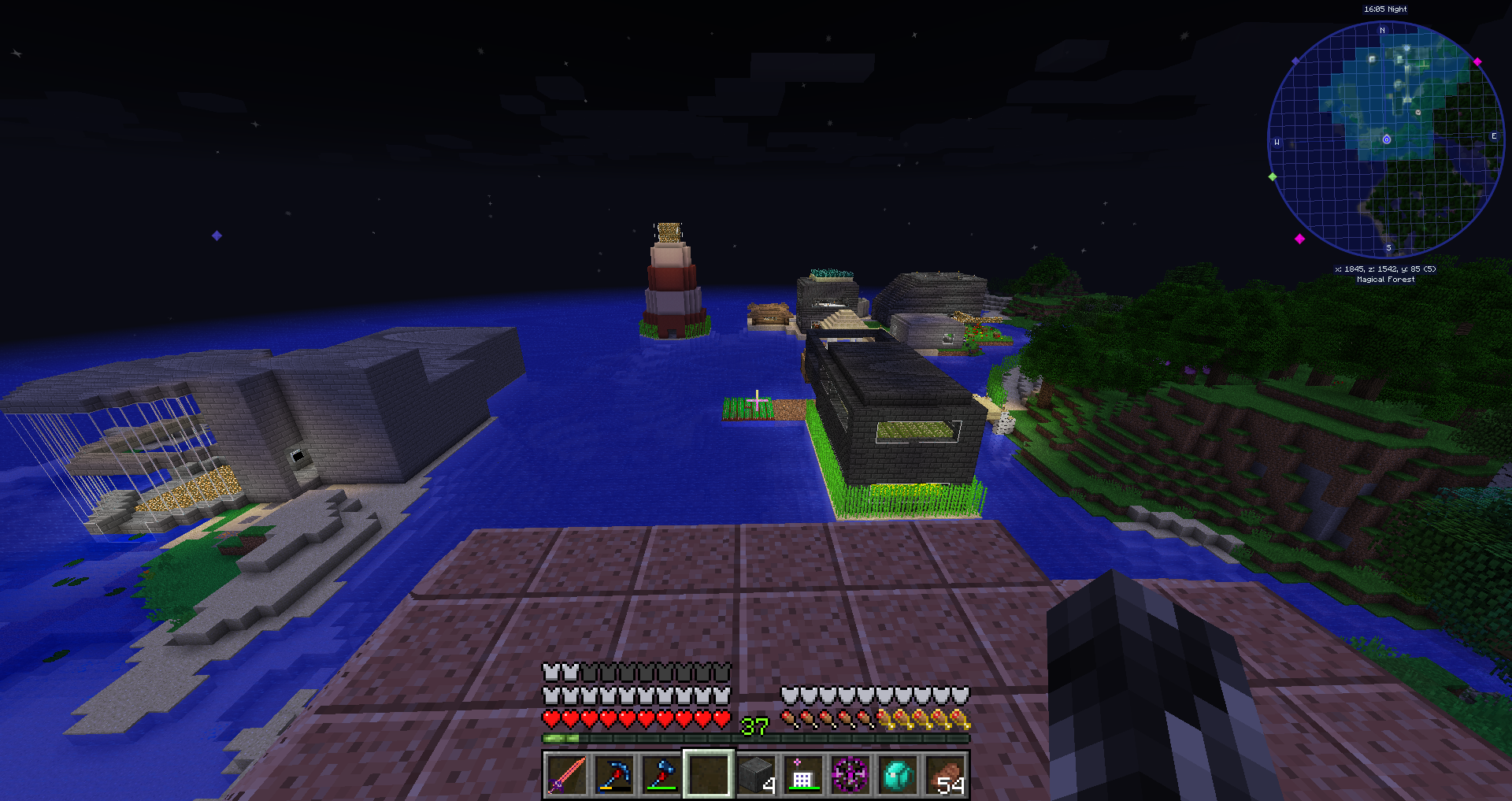Choose the cyan diamond backpack slot
Viewport: 1512px width, 801px height.
[x=898, y=774]
